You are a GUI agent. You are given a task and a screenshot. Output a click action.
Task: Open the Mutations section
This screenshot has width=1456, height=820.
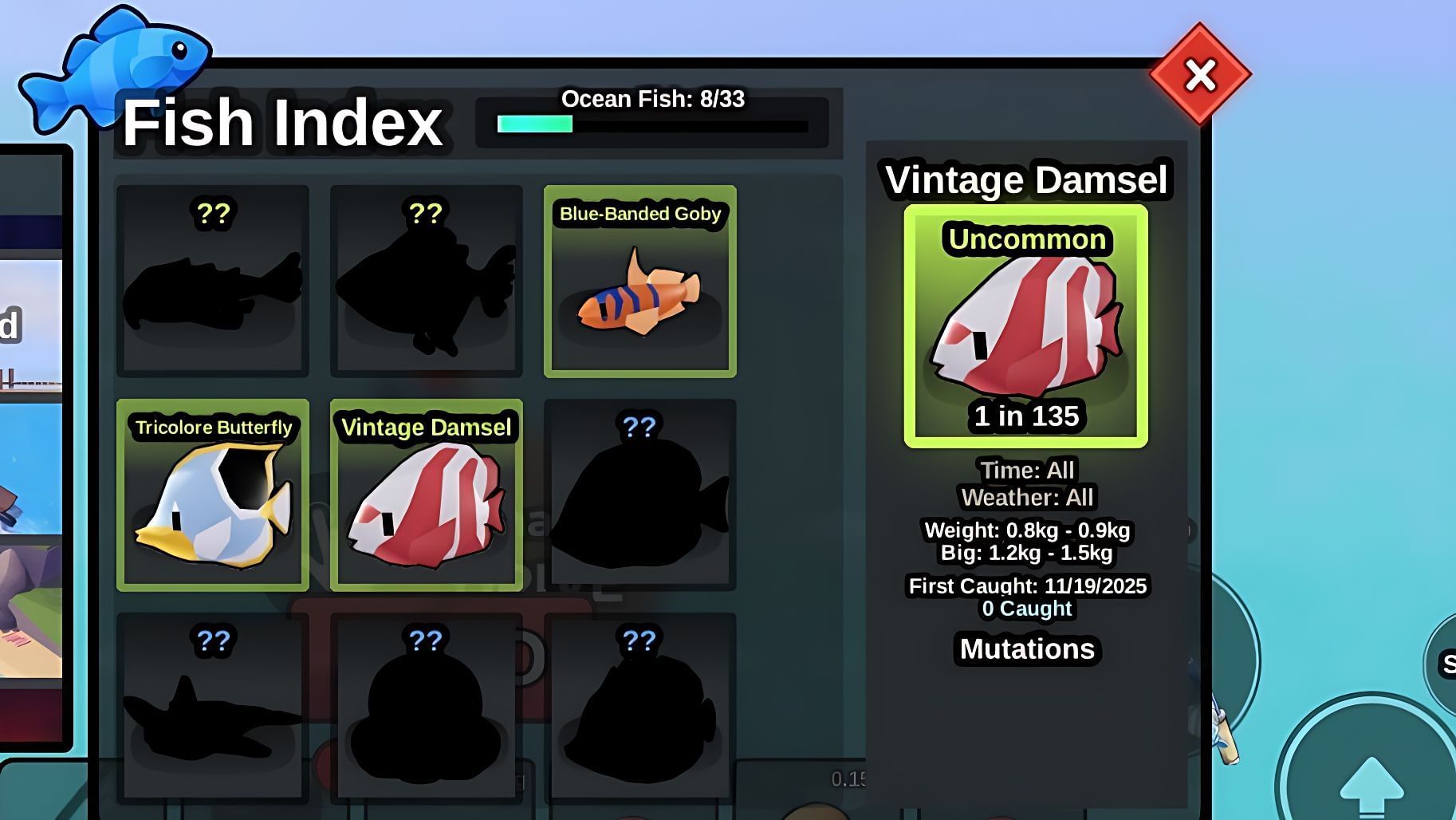pos(1025,649)
